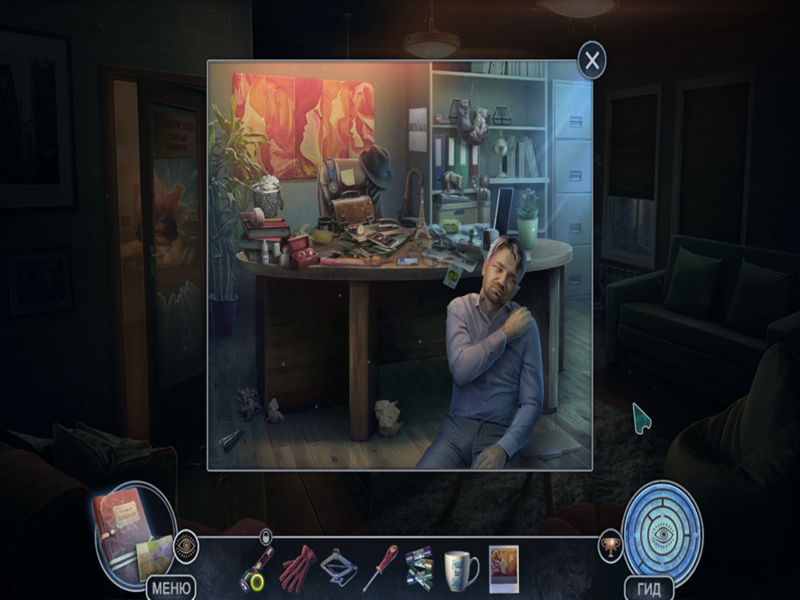The height and width of the screenshot is (600, 800).
Task: Select the flashlight in inventory
Action: click(255, 569)
